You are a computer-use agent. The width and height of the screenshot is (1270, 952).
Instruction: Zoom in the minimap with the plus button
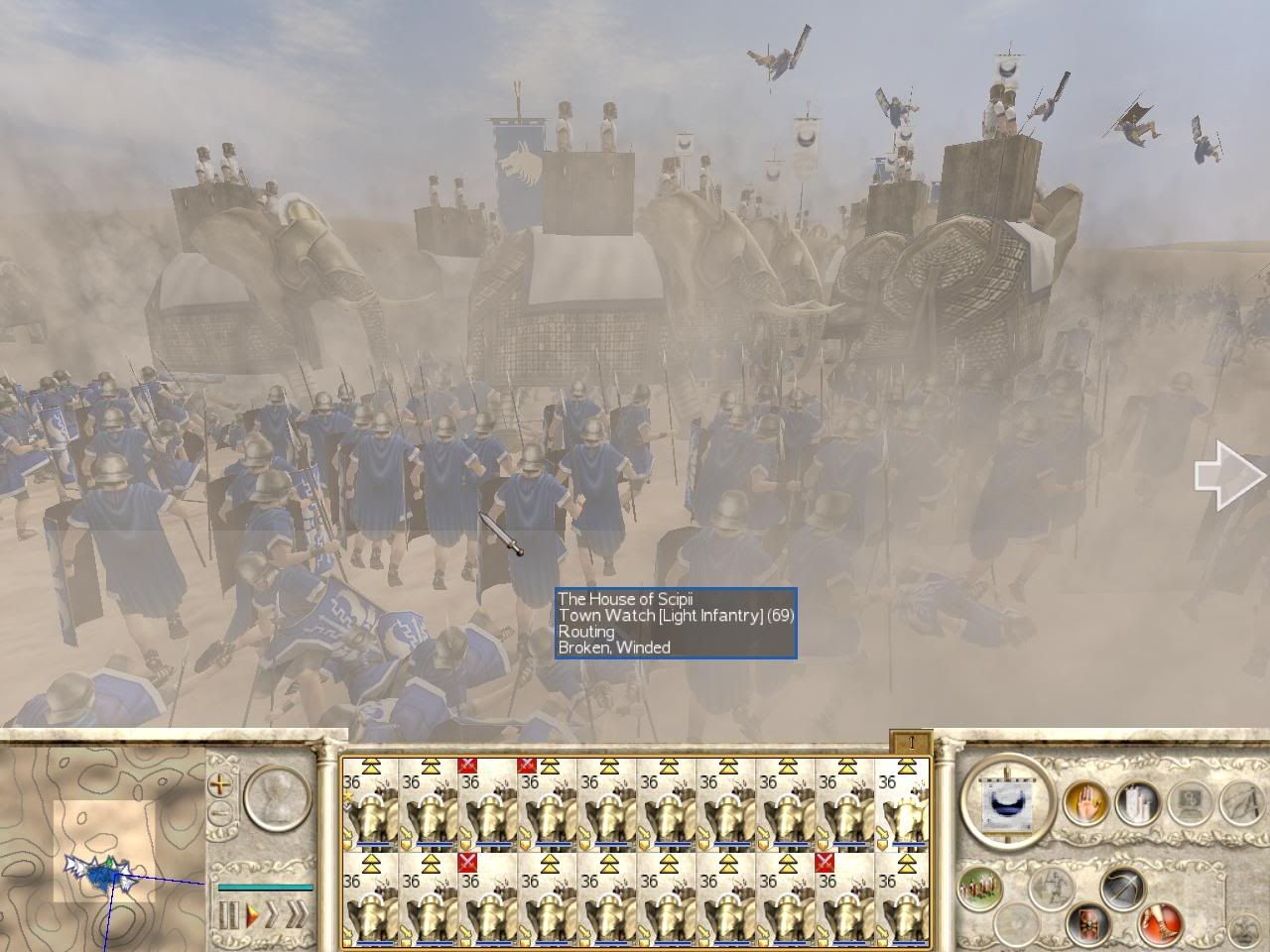(220, 784)
